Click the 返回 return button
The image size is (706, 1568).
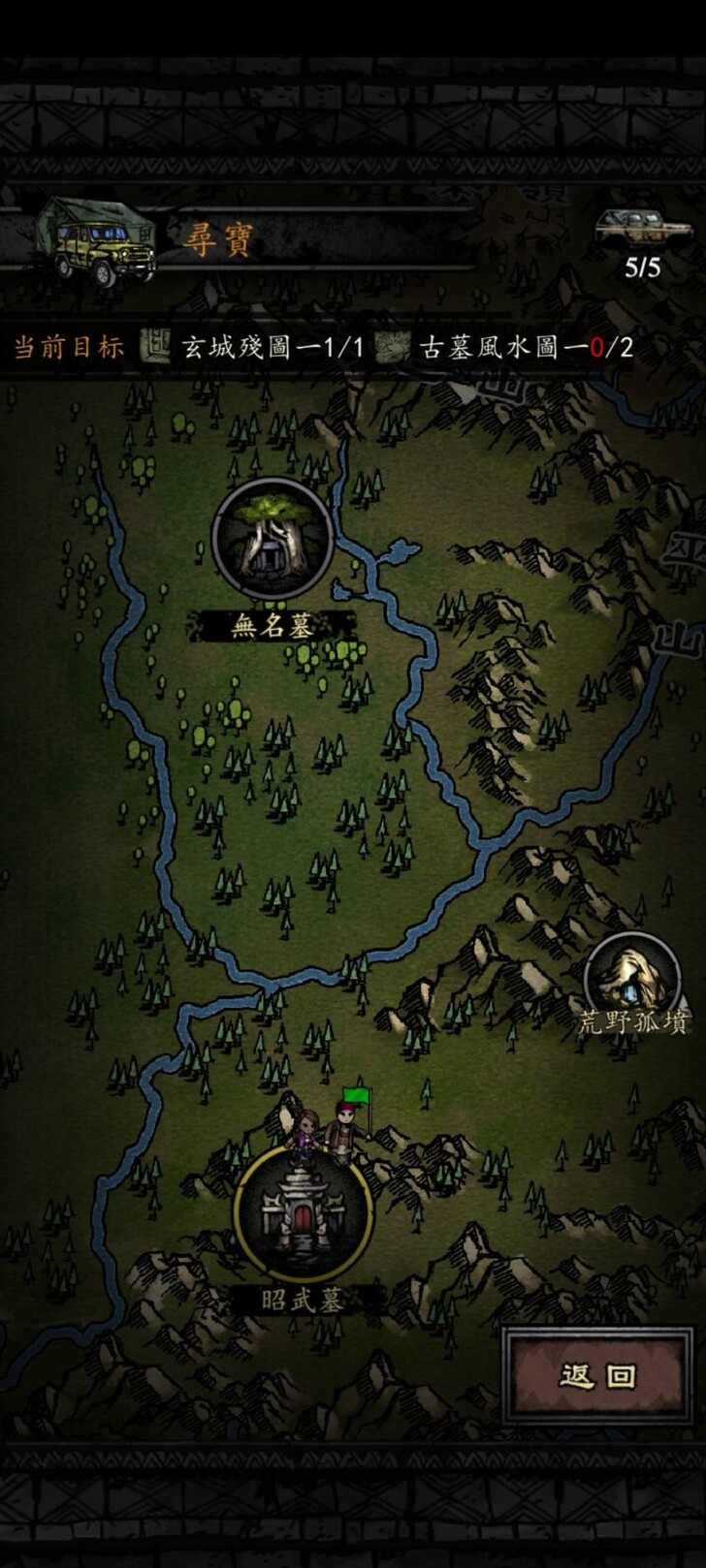coord(597,1375)
